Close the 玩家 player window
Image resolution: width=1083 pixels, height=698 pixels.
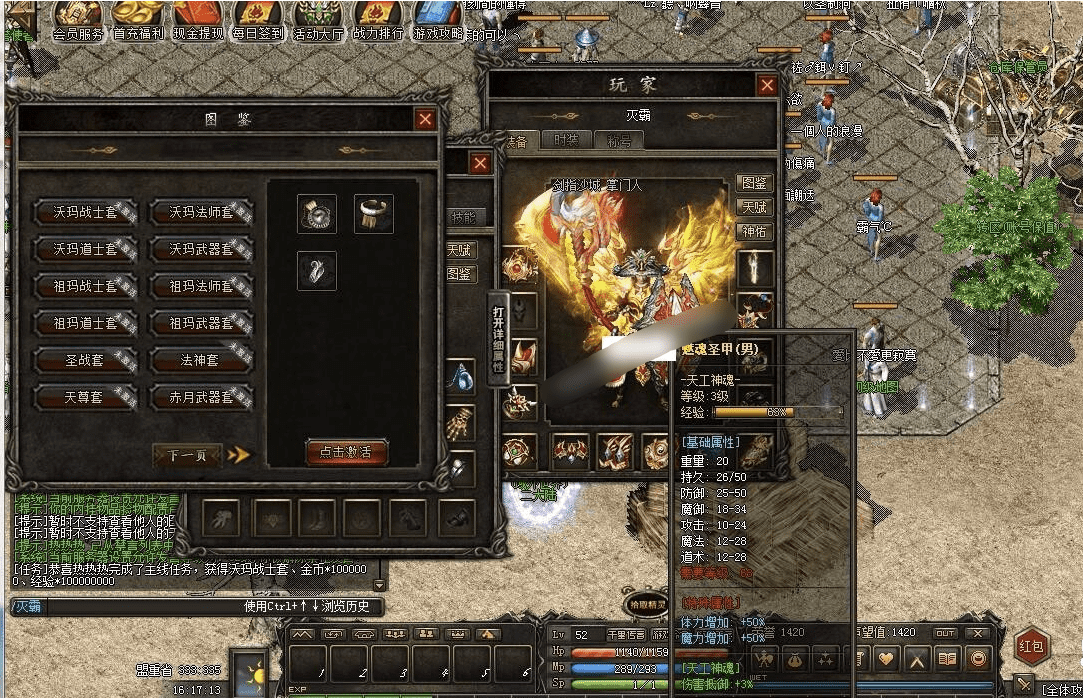767,85
